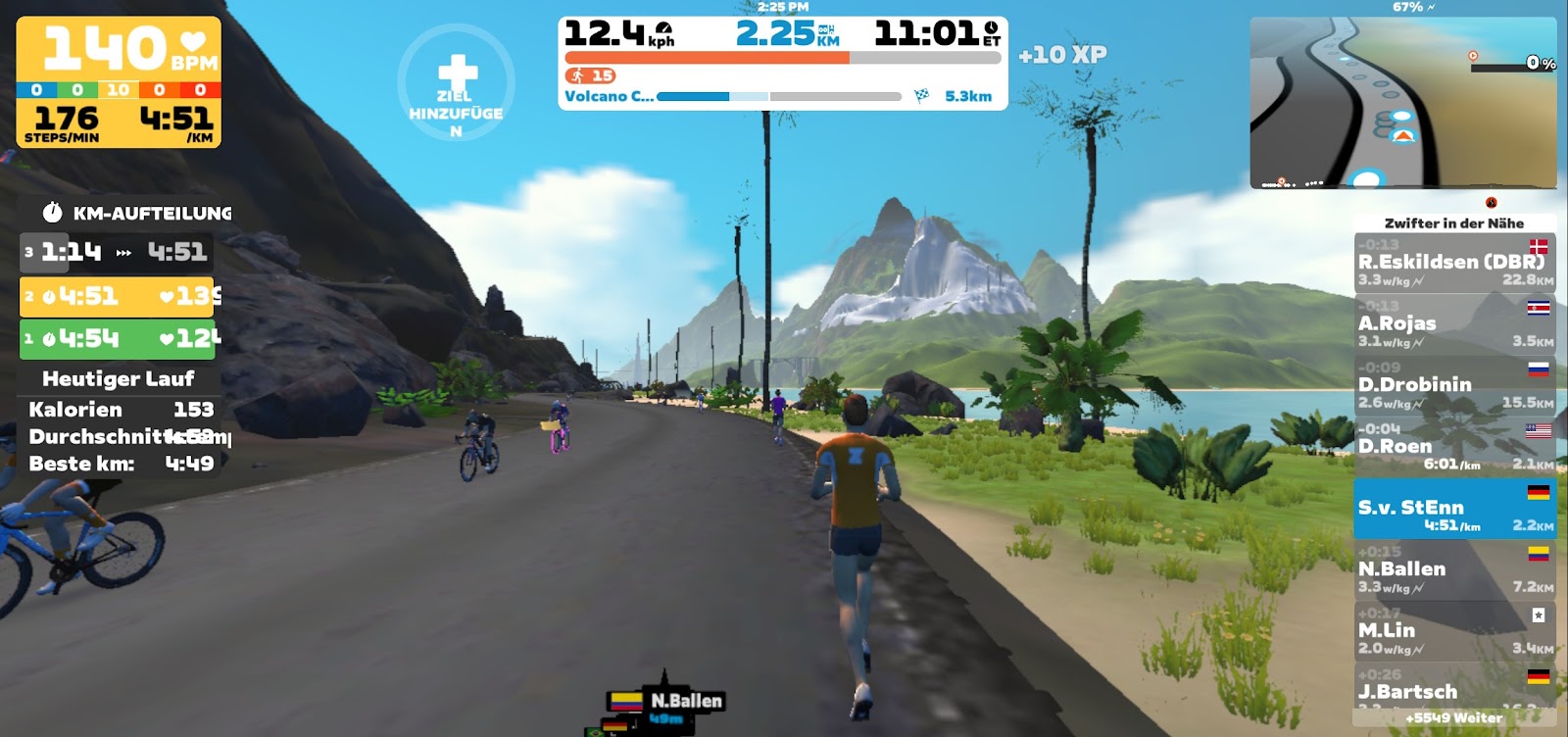The image size is (1568, 737).
Task: Click the highlighted S.v. StEnn row
Action: click(1454, 509)
